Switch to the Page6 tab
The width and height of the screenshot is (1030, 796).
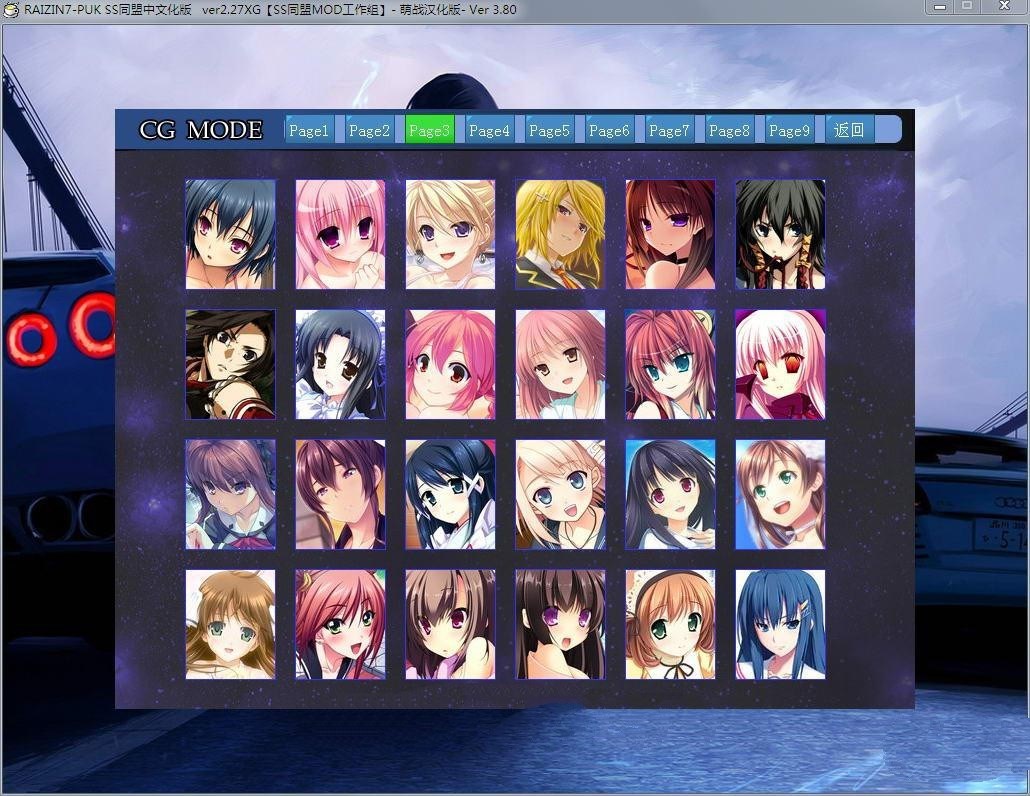[609, 130]
